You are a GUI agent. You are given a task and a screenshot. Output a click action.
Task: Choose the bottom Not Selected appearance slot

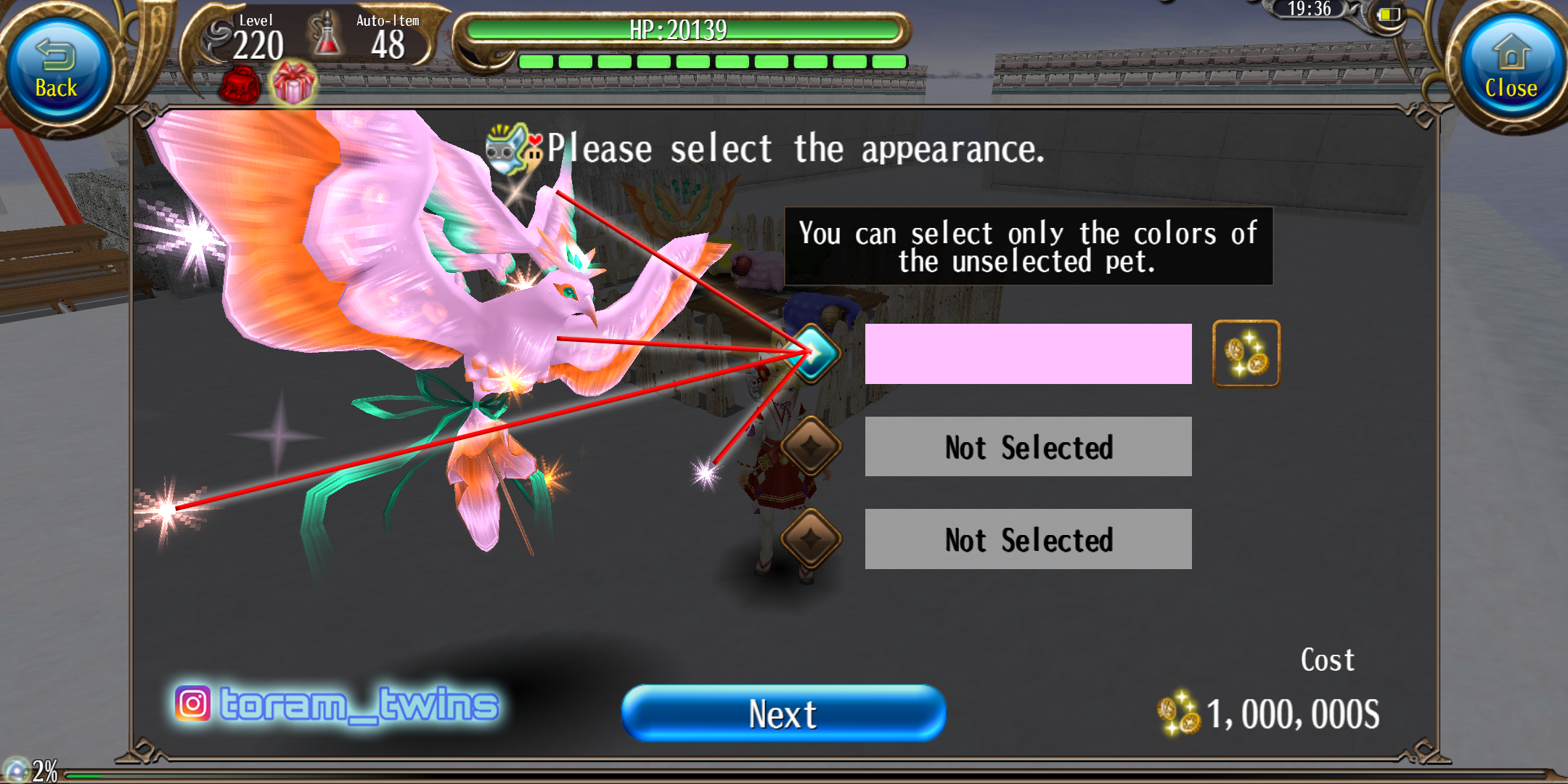1028,539
